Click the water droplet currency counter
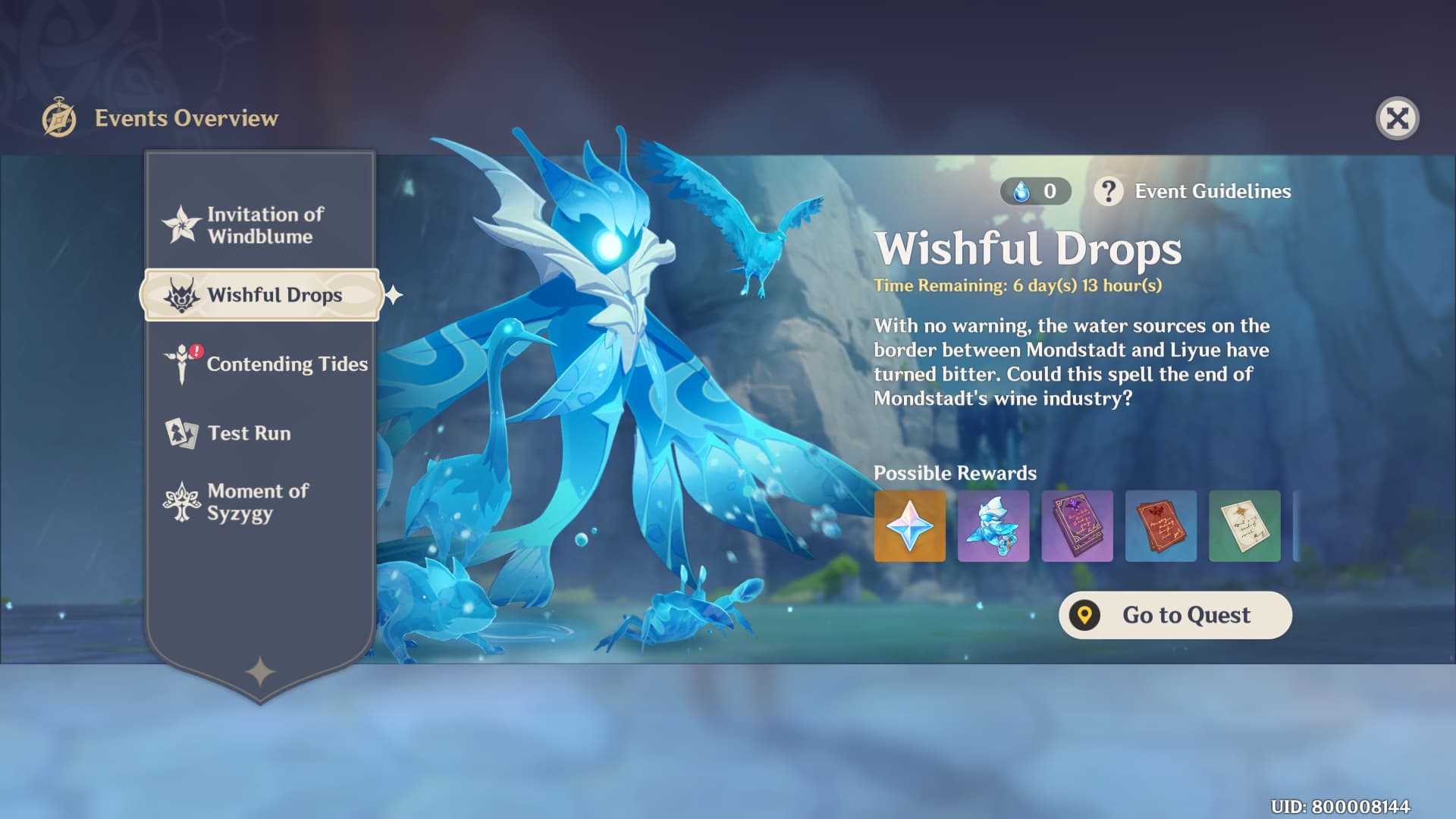Viewport: 1456px width, 819px height. click(1035, 191)
